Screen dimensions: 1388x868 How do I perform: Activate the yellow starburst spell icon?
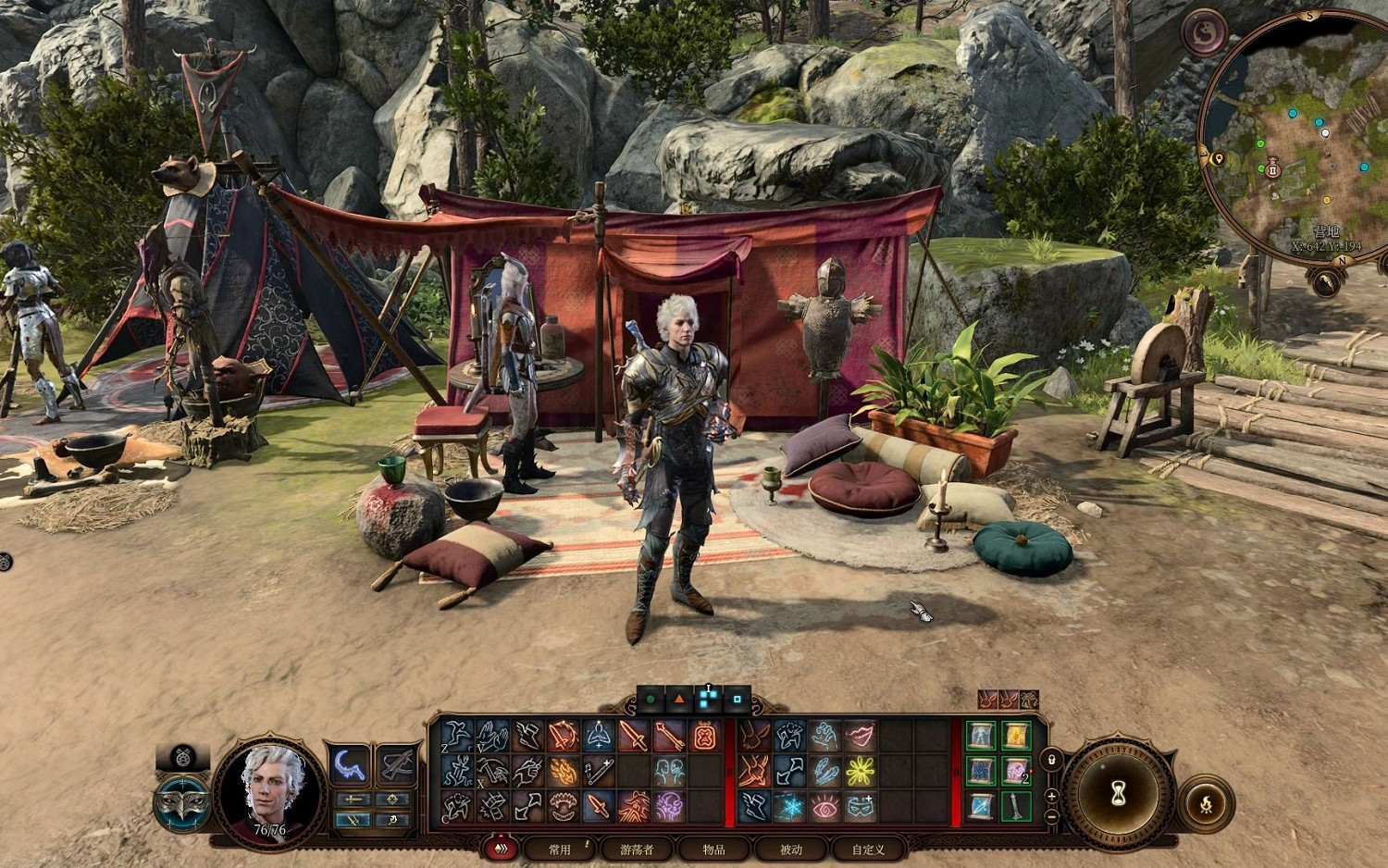point(861,771)
